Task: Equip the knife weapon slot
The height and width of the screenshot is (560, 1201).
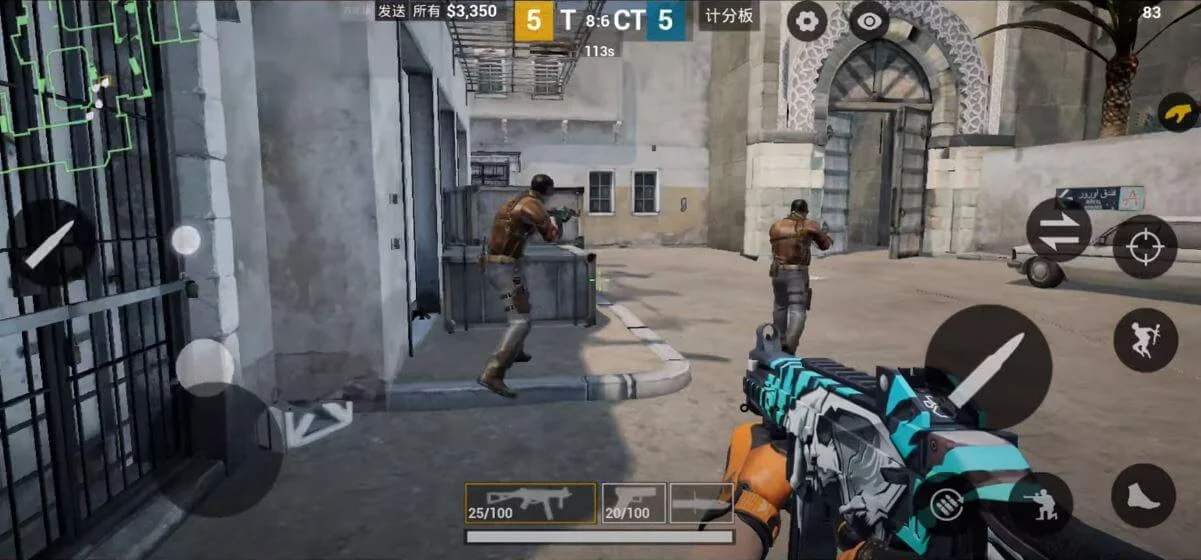Action: (701, 503)
